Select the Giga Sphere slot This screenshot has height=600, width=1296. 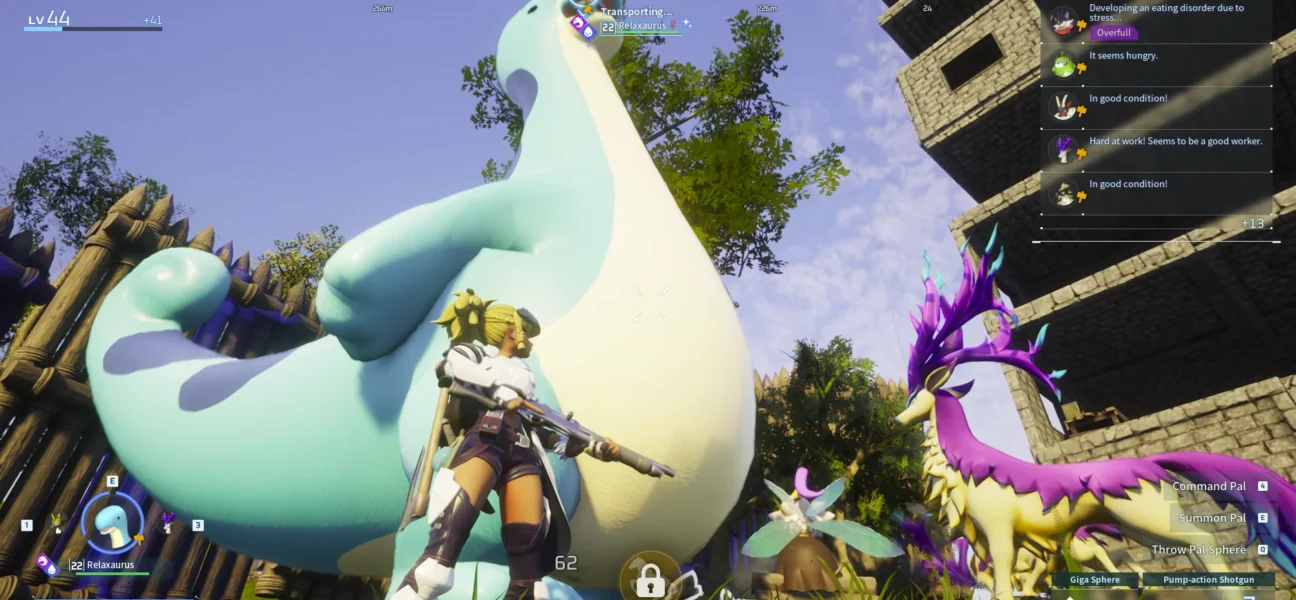pyautogui.click(x=1094, y=580)
